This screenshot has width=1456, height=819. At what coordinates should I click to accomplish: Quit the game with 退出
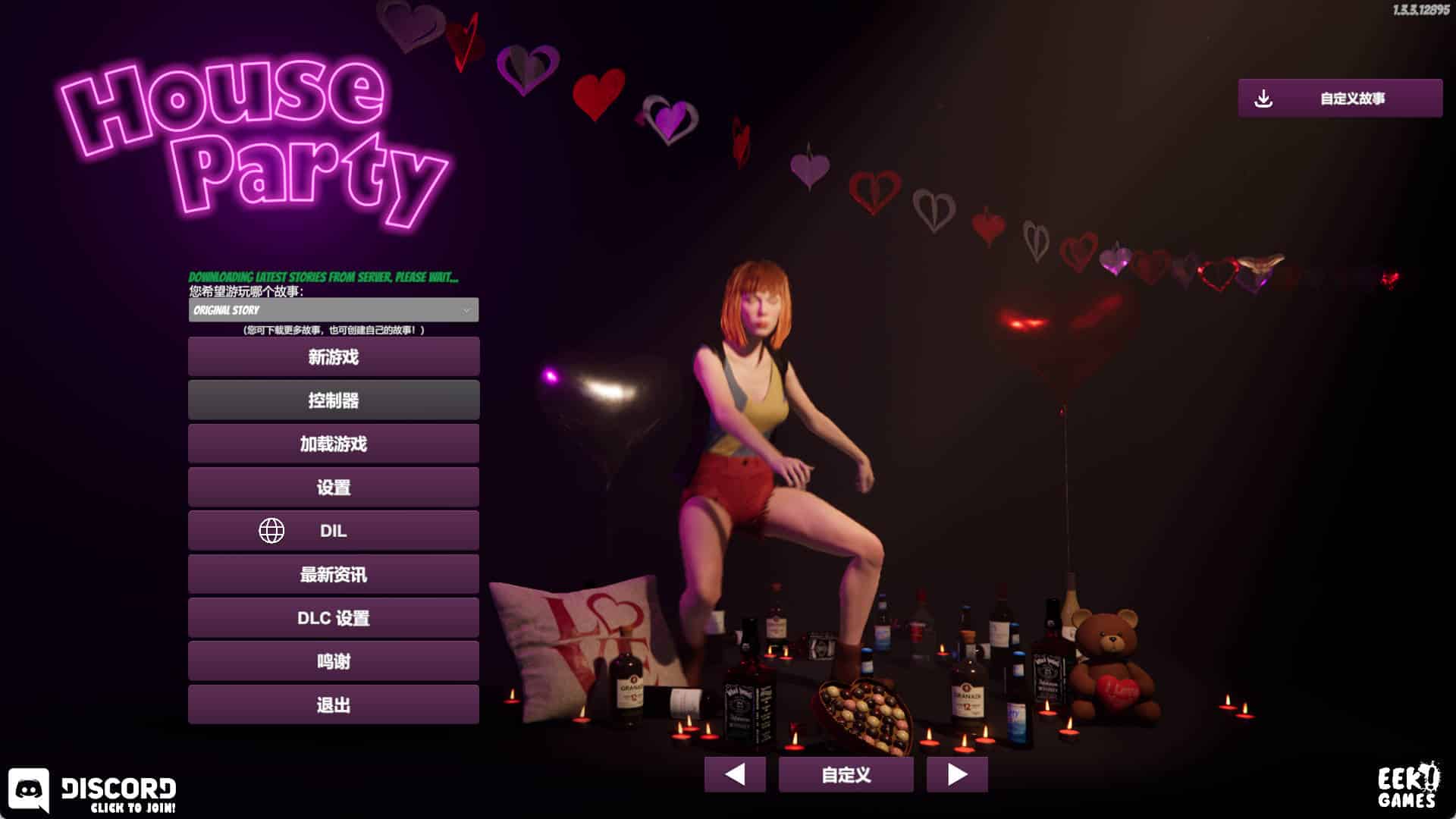tap(334, 704)
